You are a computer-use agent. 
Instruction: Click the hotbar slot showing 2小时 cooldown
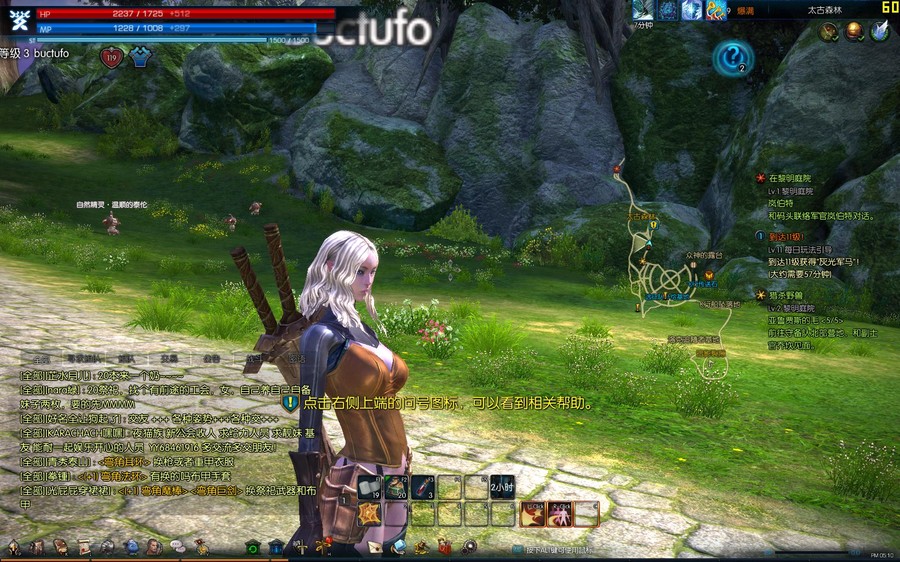(502, 487)
